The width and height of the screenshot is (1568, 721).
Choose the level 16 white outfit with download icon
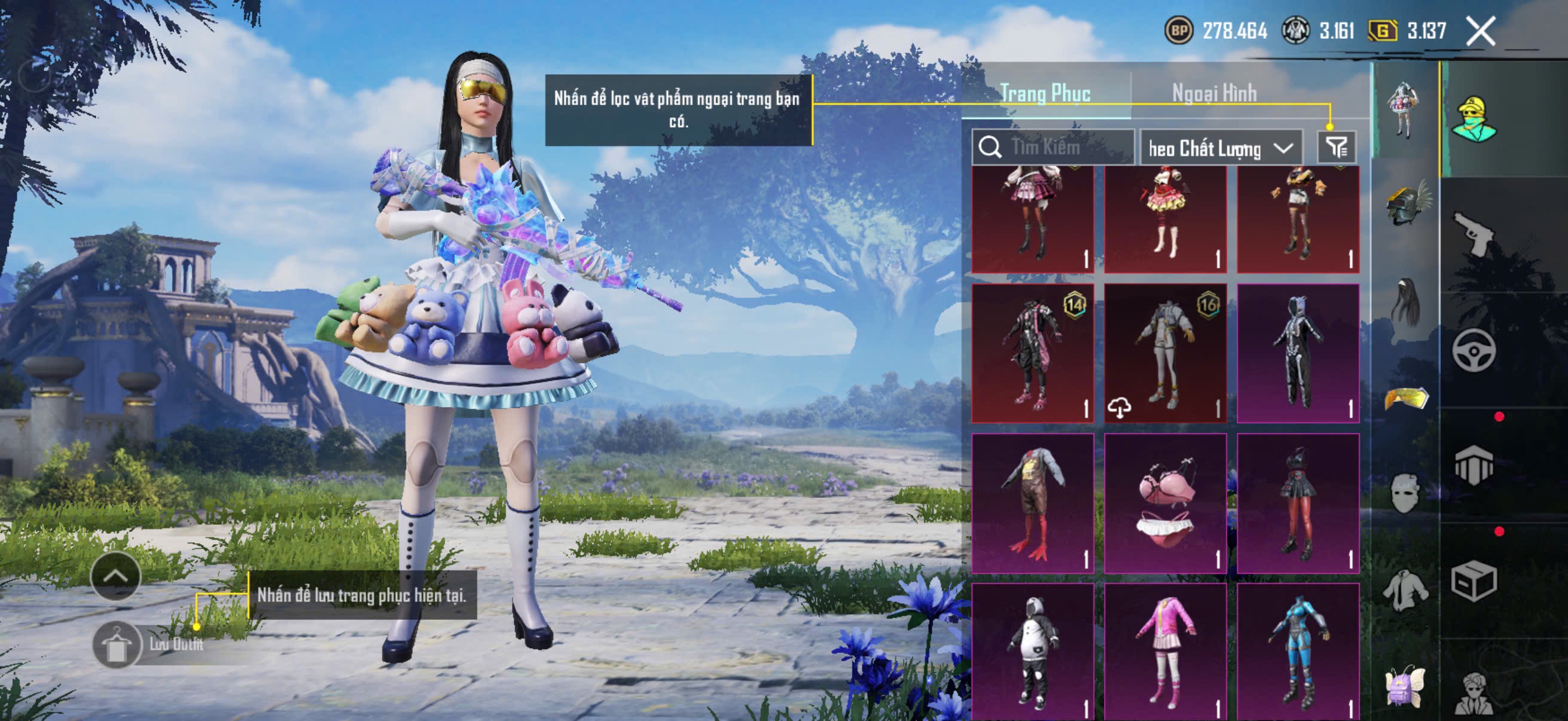(x=1165, y=353)
